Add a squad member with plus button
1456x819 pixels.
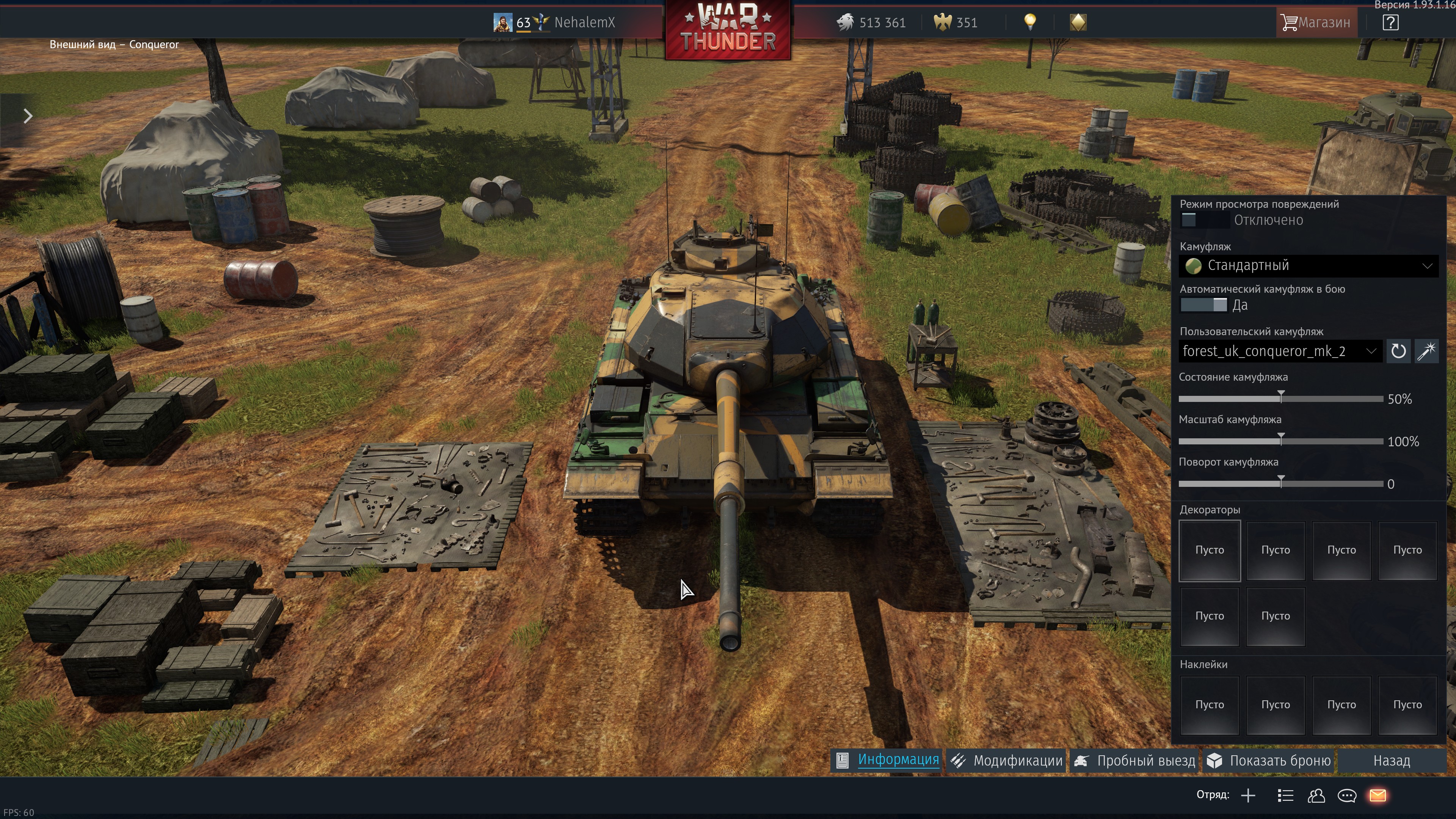coord(1248,796)
